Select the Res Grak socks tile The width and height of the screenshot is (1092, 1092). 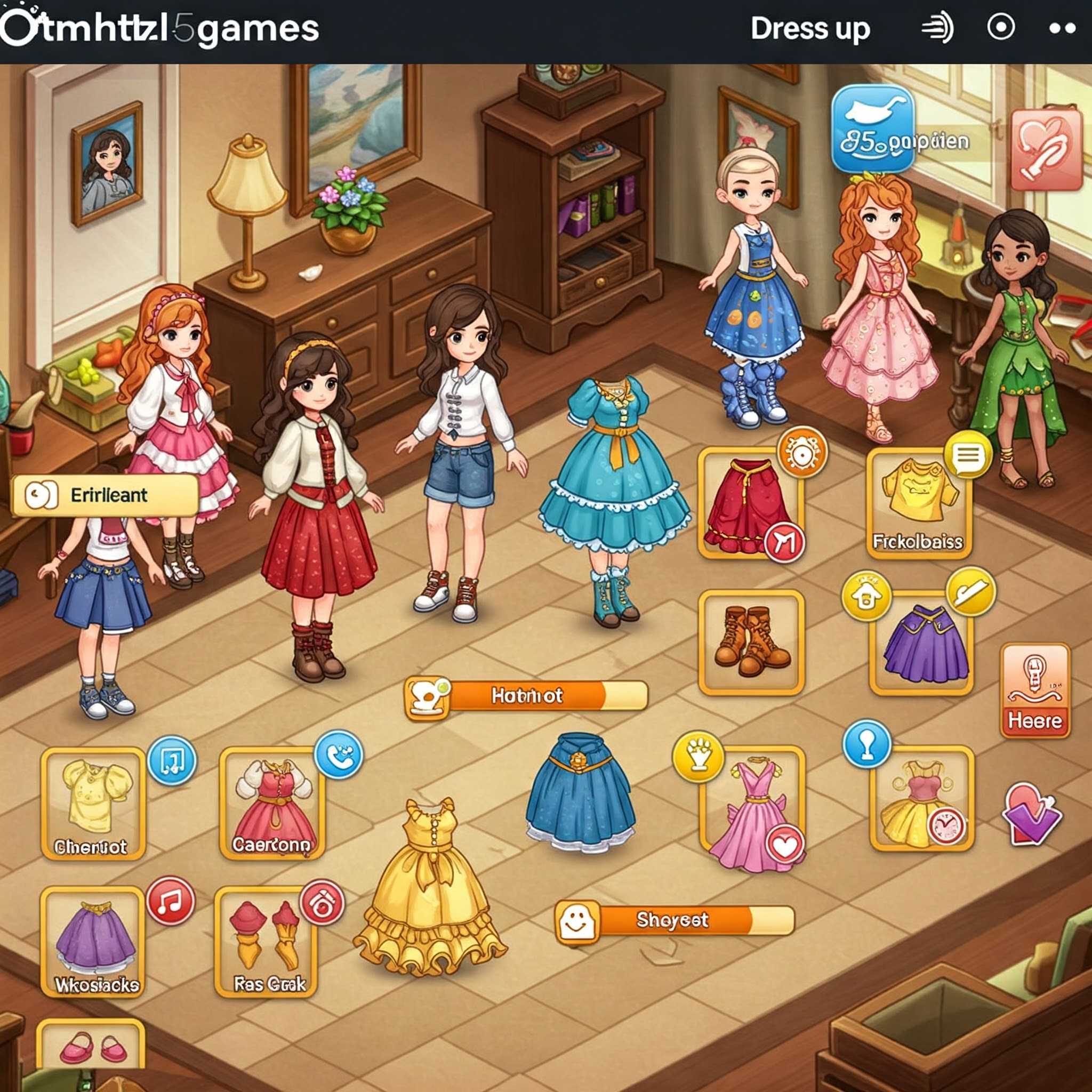pyautogui.click(x=266, y=941)
